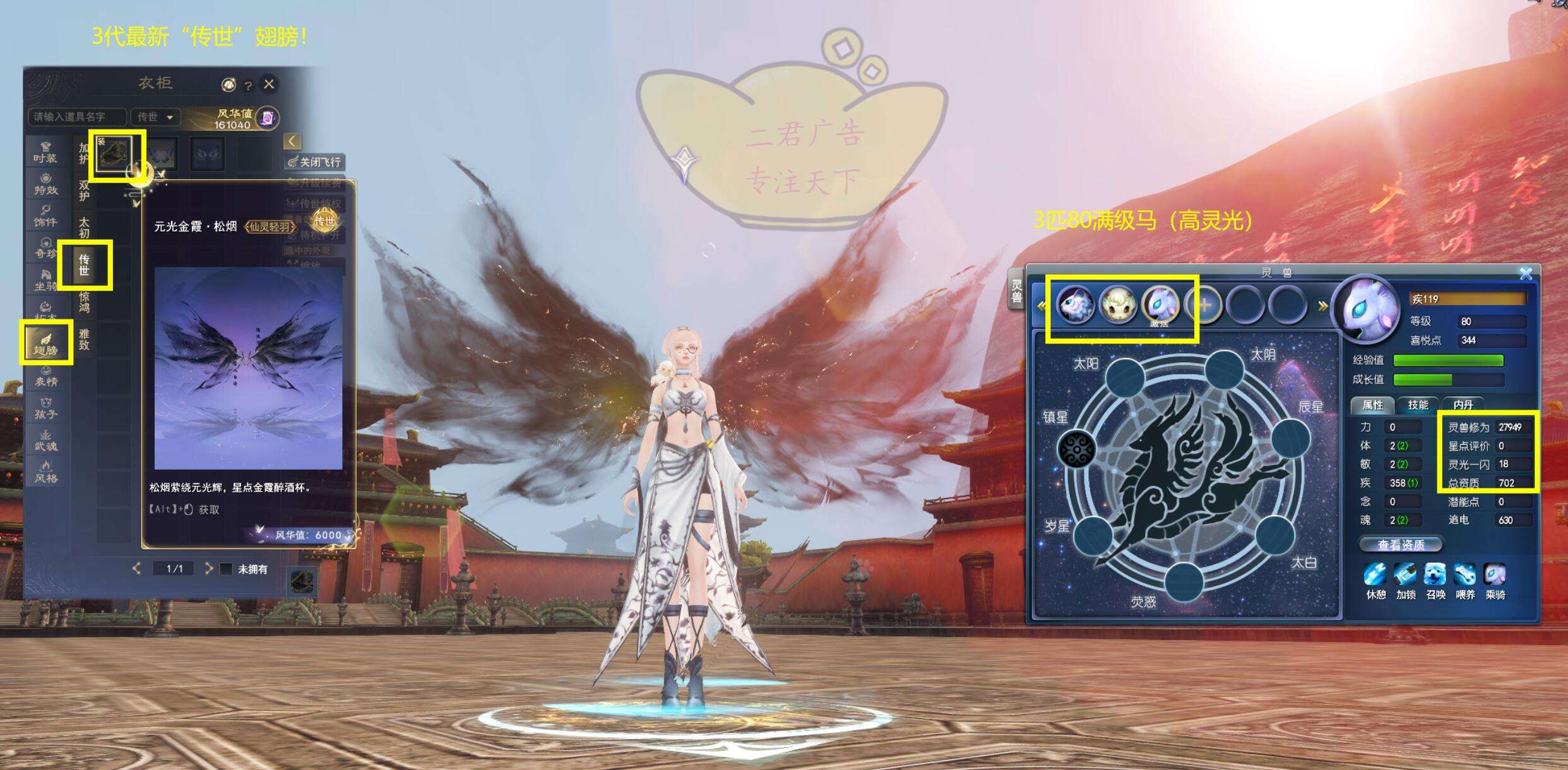Select the 翅膀 wings category tab
Image resolution: width=1568 pixels, height=770 pixels.
click(45, 343)
